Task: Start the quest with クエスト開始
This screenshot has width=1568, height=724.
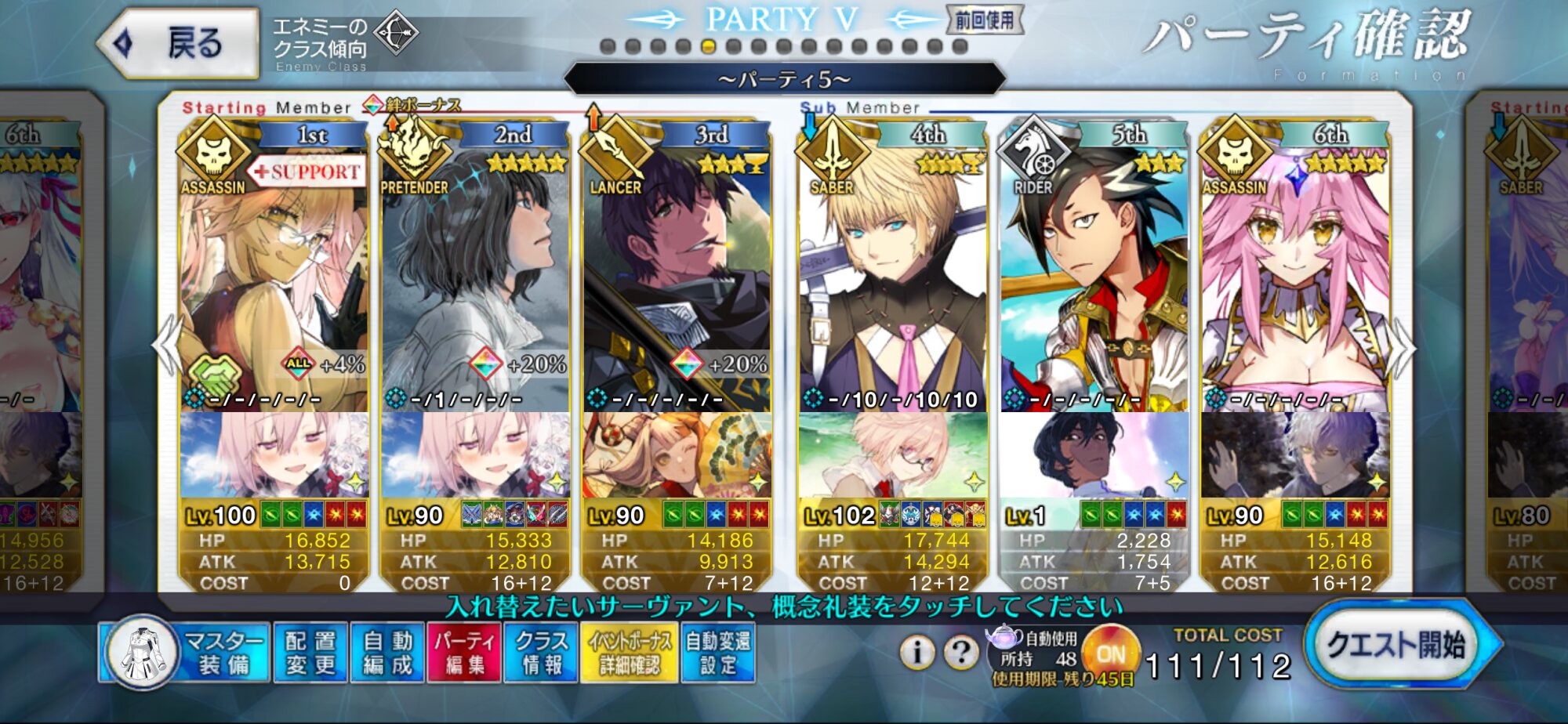Action: [x=1396, y=646]
